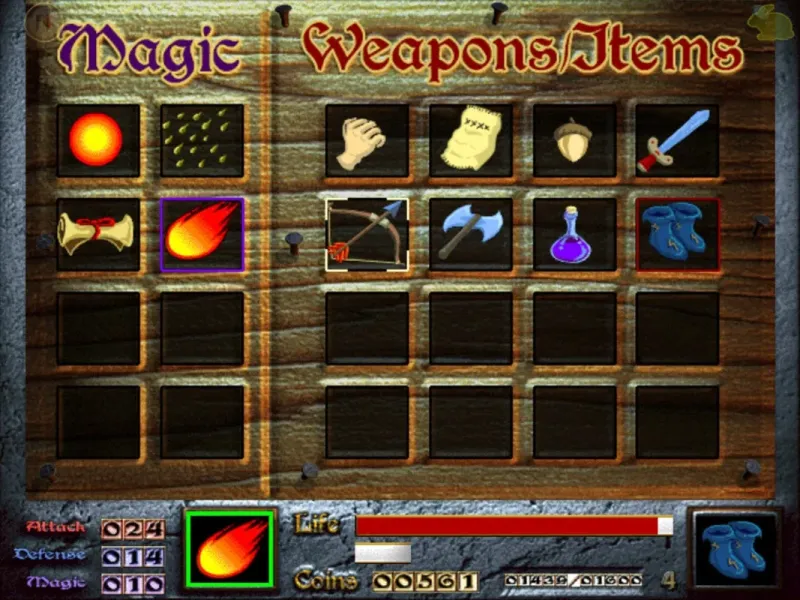Screen dimensions: 800x600
Task: Select the torn cloth sack item
Action: (x=471, y=140)
